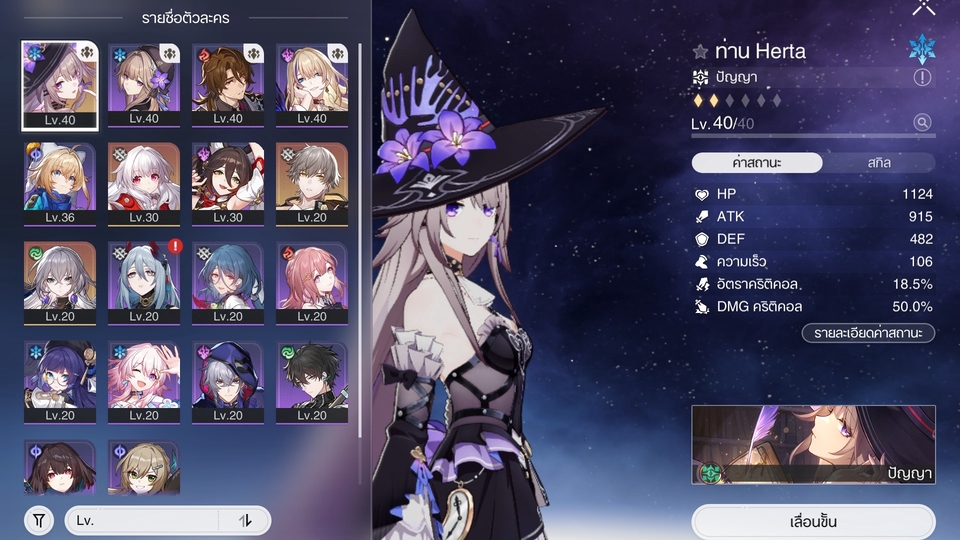Switch to the สกิล tab
Viewport: 960px width, 540px height.
(879, 162)
